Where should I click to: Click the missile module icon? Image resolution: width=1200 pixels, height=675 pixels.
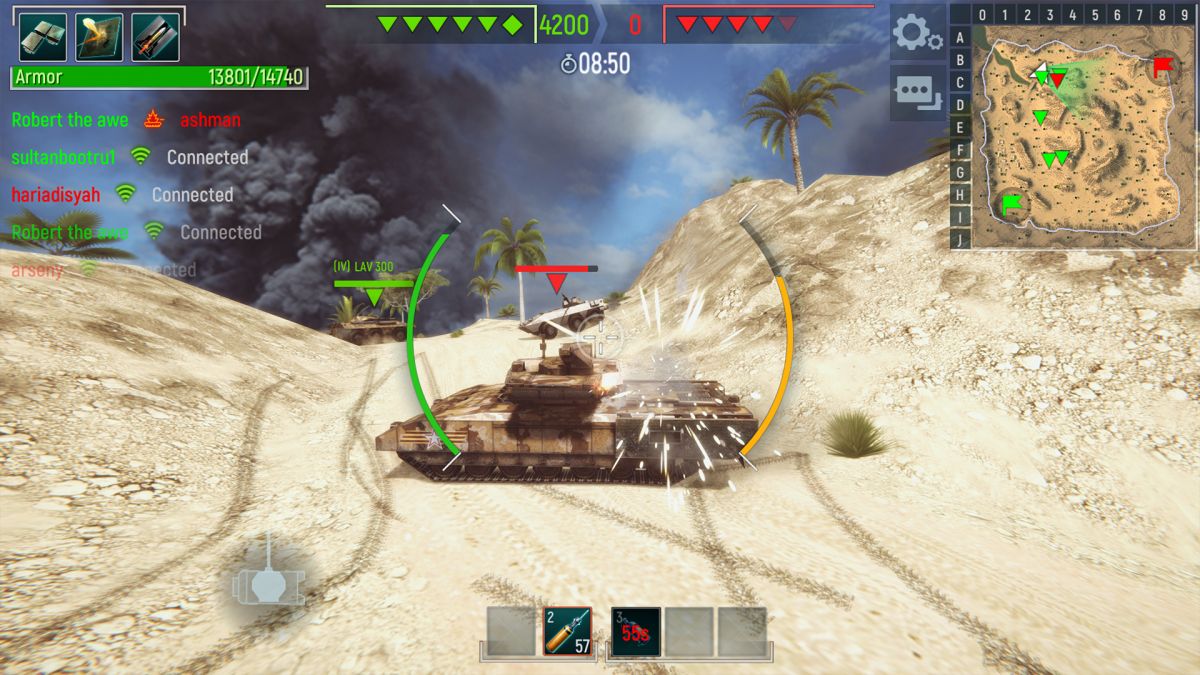click(x=156, y=37)
